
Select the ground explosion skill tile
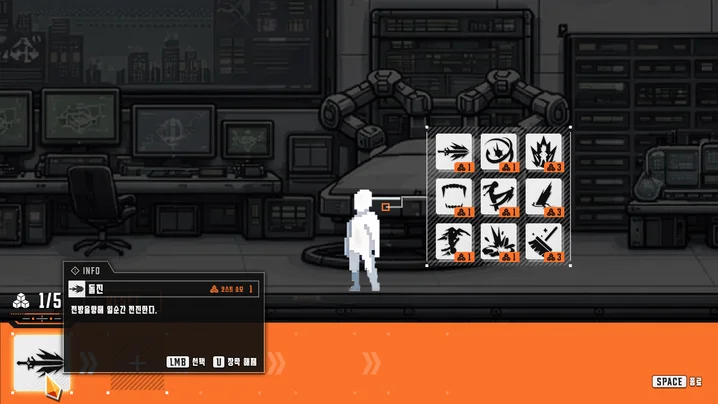click(x=499, y=242)
